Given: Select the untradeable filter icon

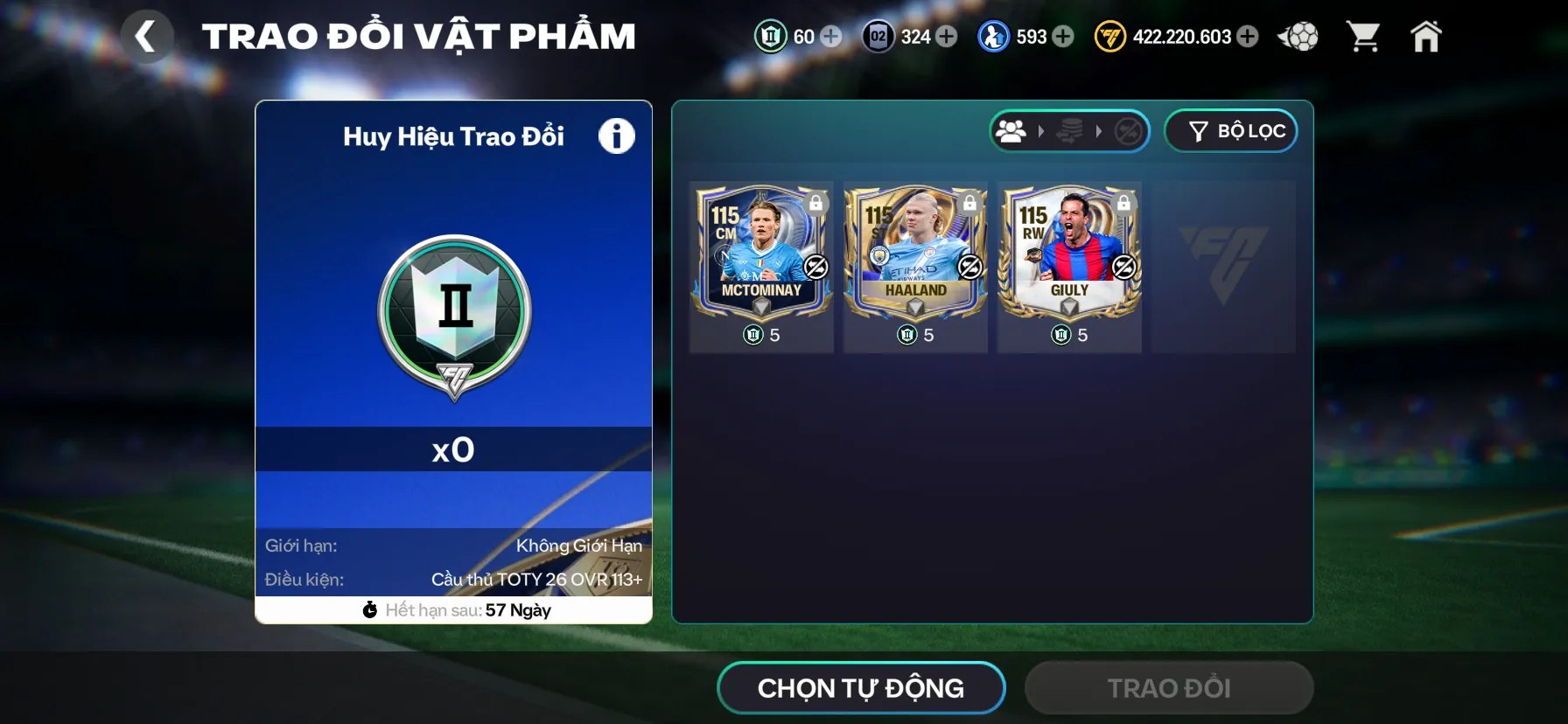Looking at the screenshot, I should tap(1126, 131).
